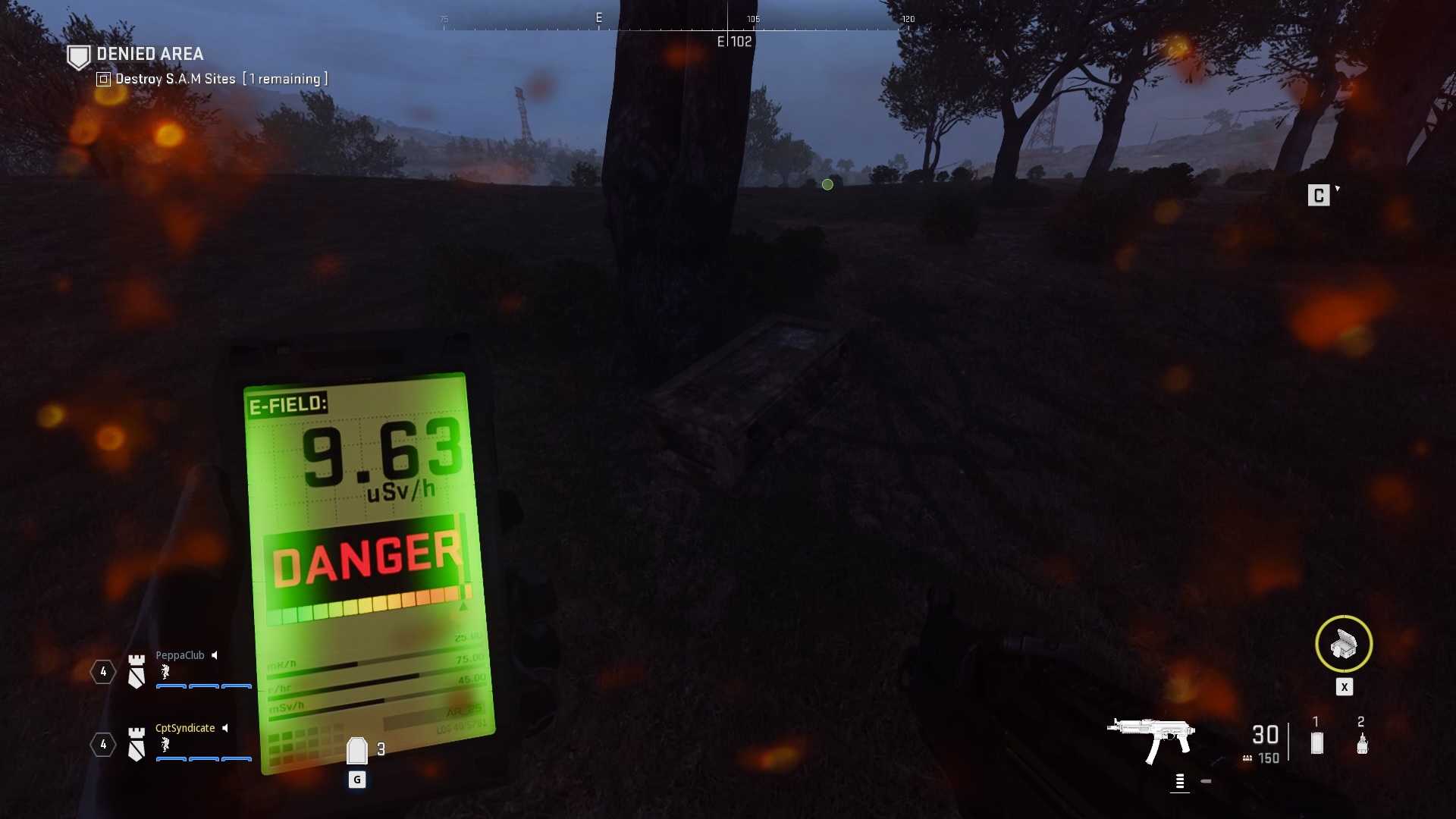This screenshot has width=1456, height=819.
Task: Click CptSyndicate's operator stance icon
Action: 165,745
